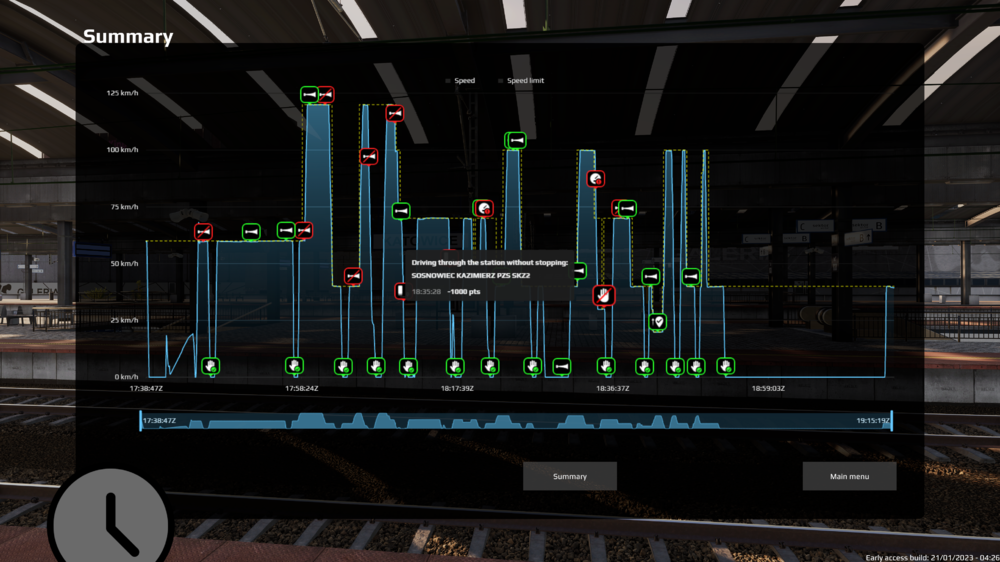Select the green horn marker on the bottom row

pos(562,367)
